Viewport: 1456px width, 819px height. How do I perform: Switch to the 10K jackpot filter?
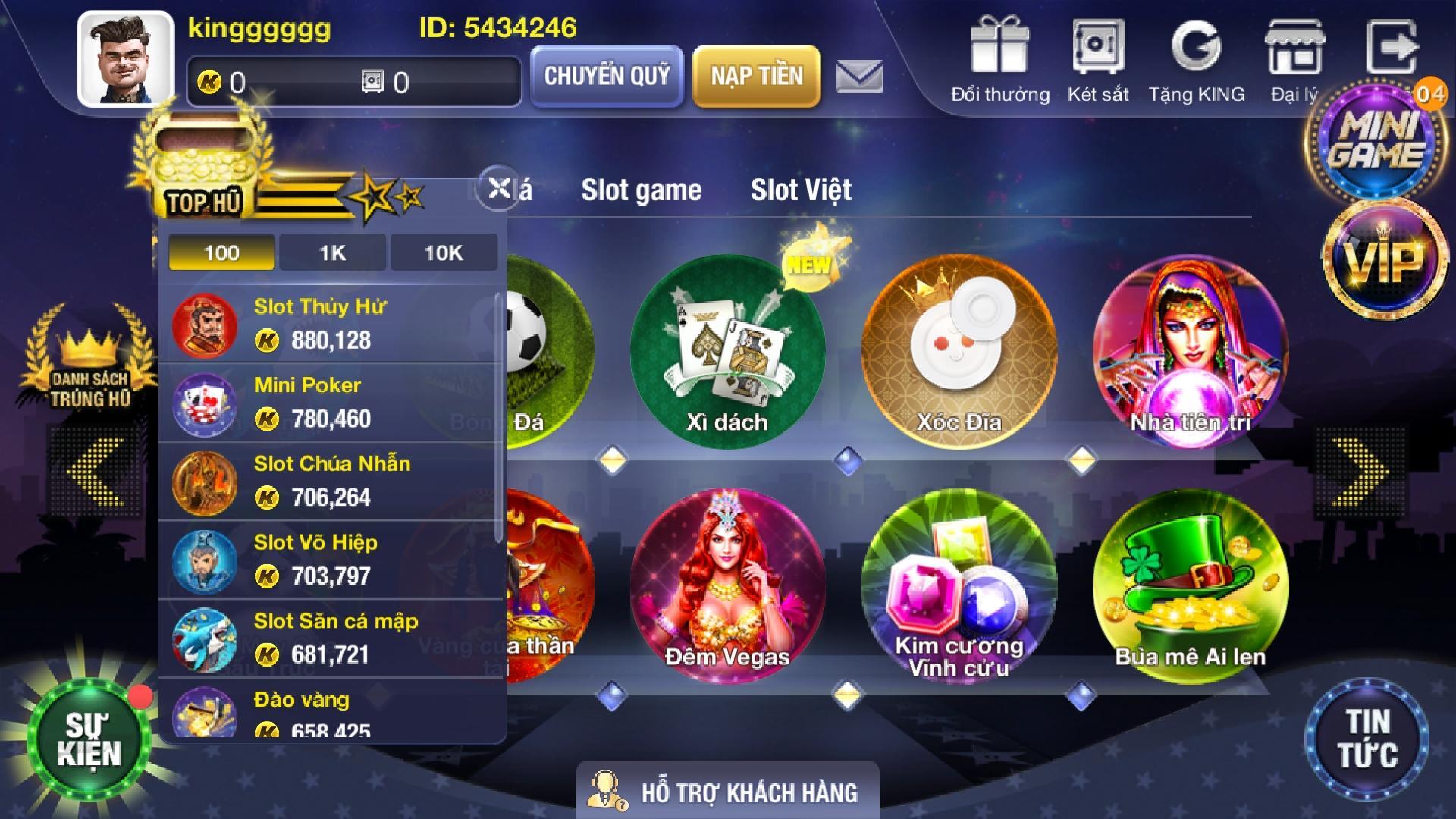pos(443,253)
